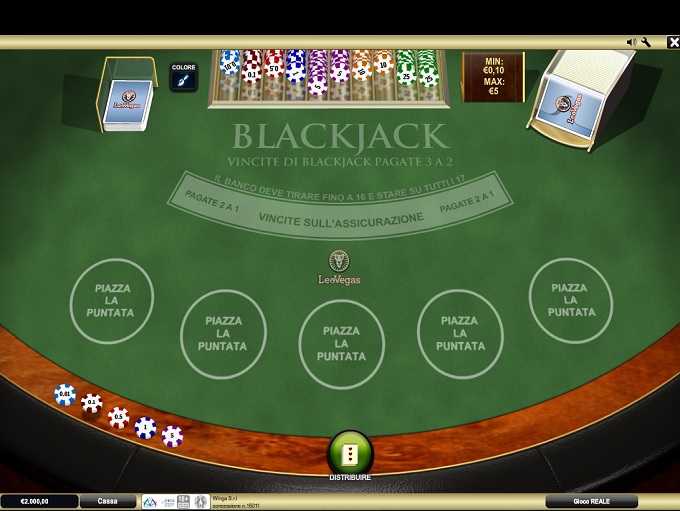Open the Cassa cashier
The height and width of the screenshot is (511, 680).
(x=108, y=501)
